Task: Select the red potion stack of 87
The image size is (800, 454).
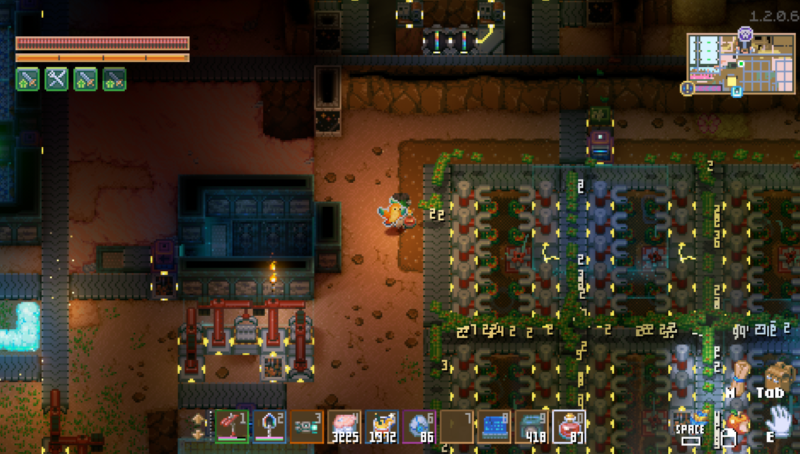Action: pos(568,426)
